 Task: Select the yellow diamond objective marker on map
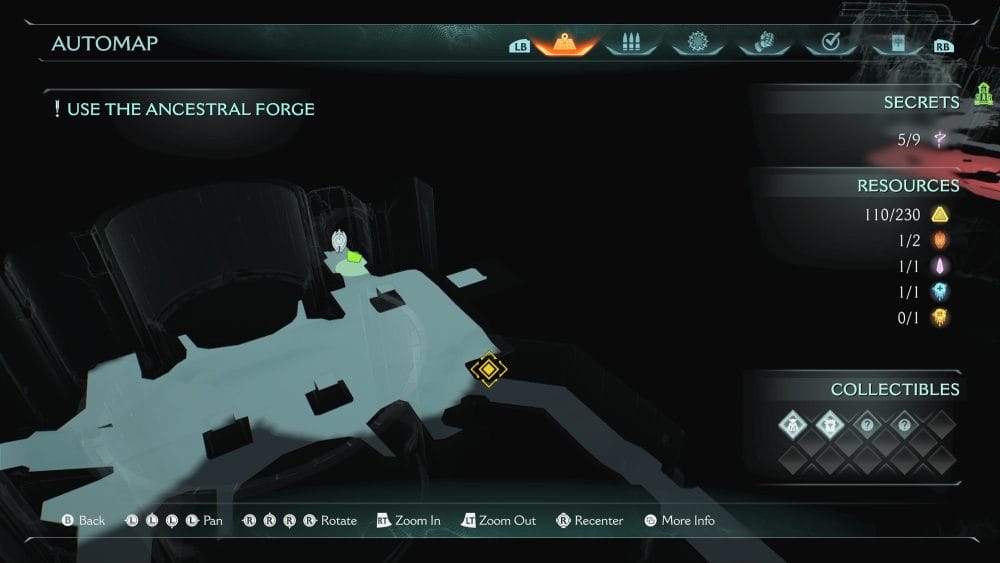pyautogui.click(x=488, y=369)
